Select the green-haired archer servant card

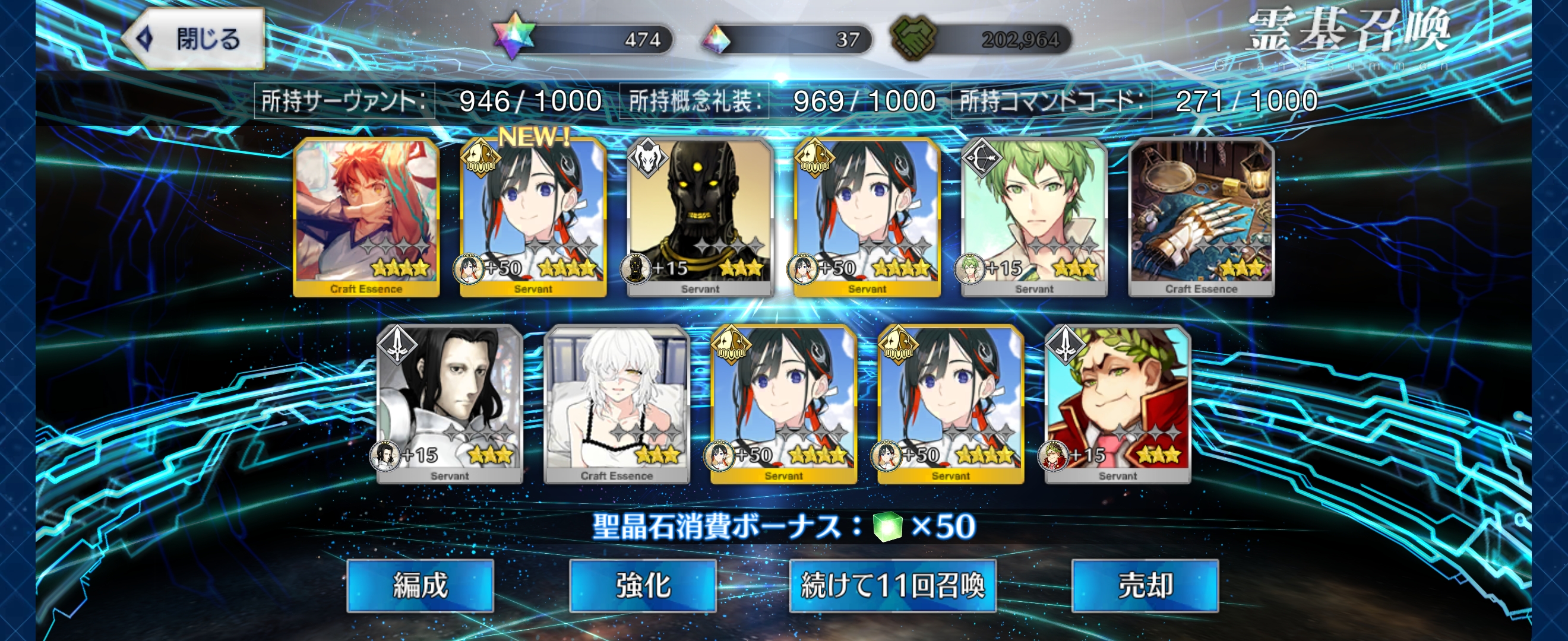coord(1033,217)
